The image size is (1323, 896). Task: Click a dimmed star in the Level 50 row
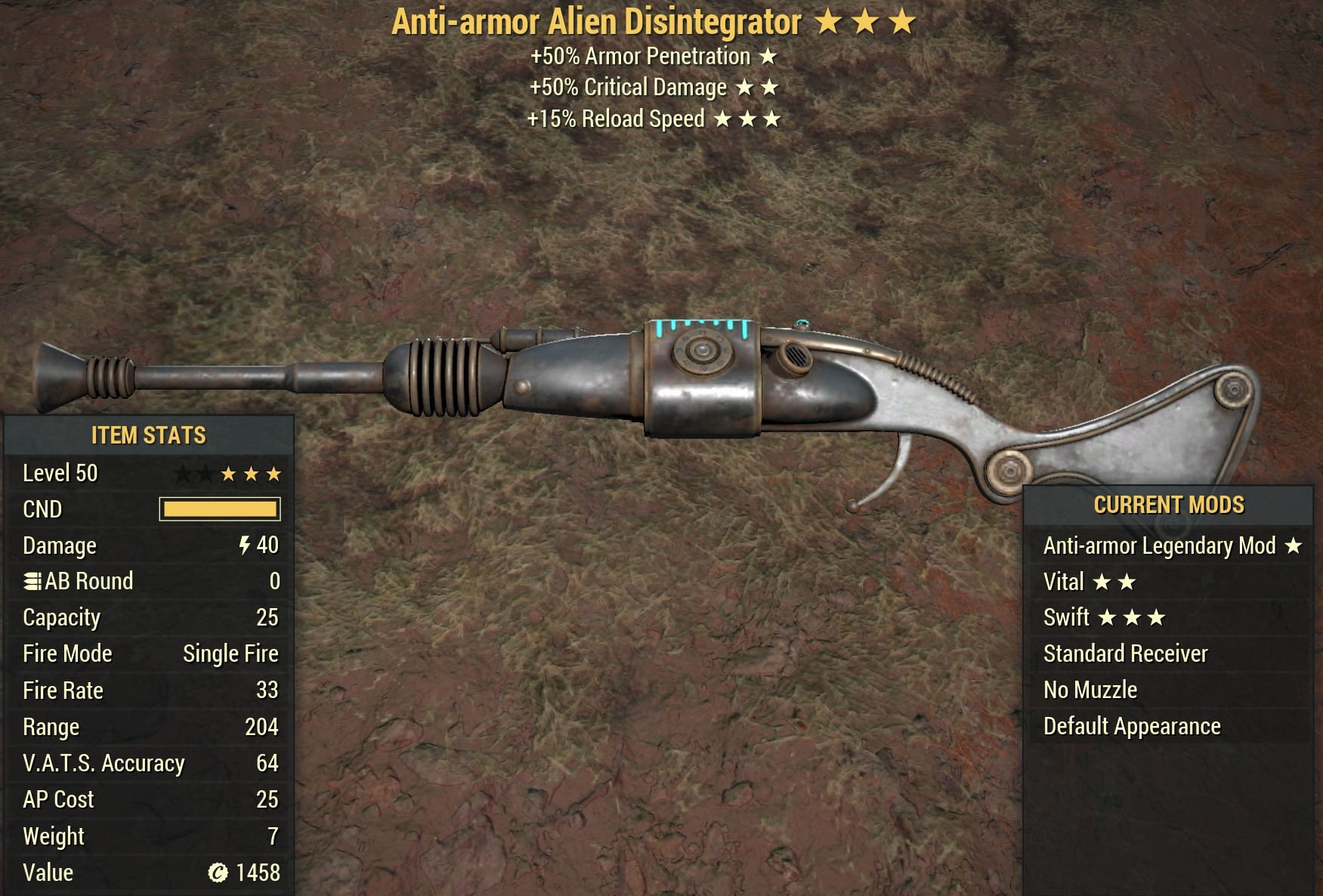click(x=182, y=473)
